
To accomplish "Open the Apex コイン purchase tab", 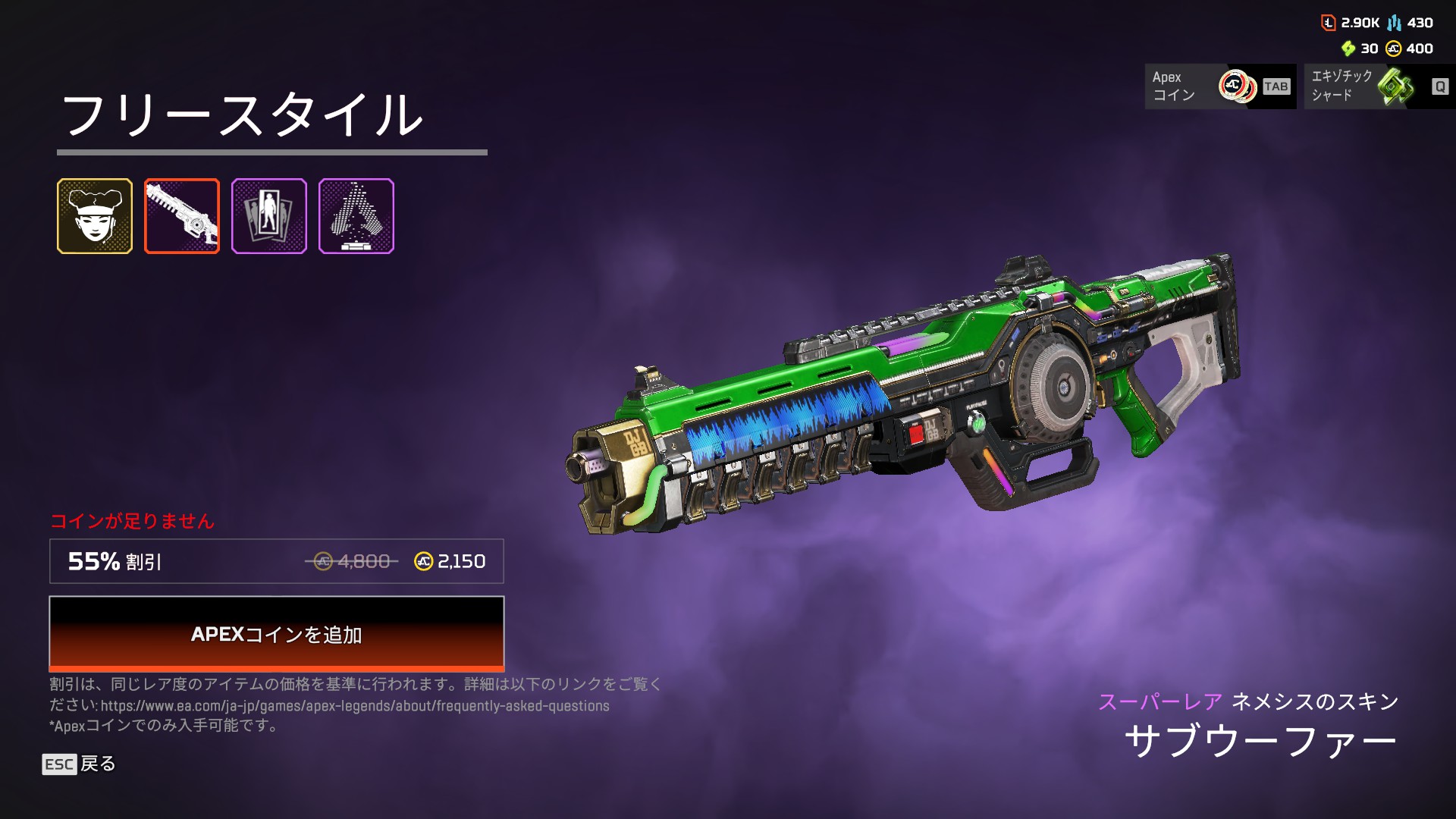I will click(x=1219, y=86).
